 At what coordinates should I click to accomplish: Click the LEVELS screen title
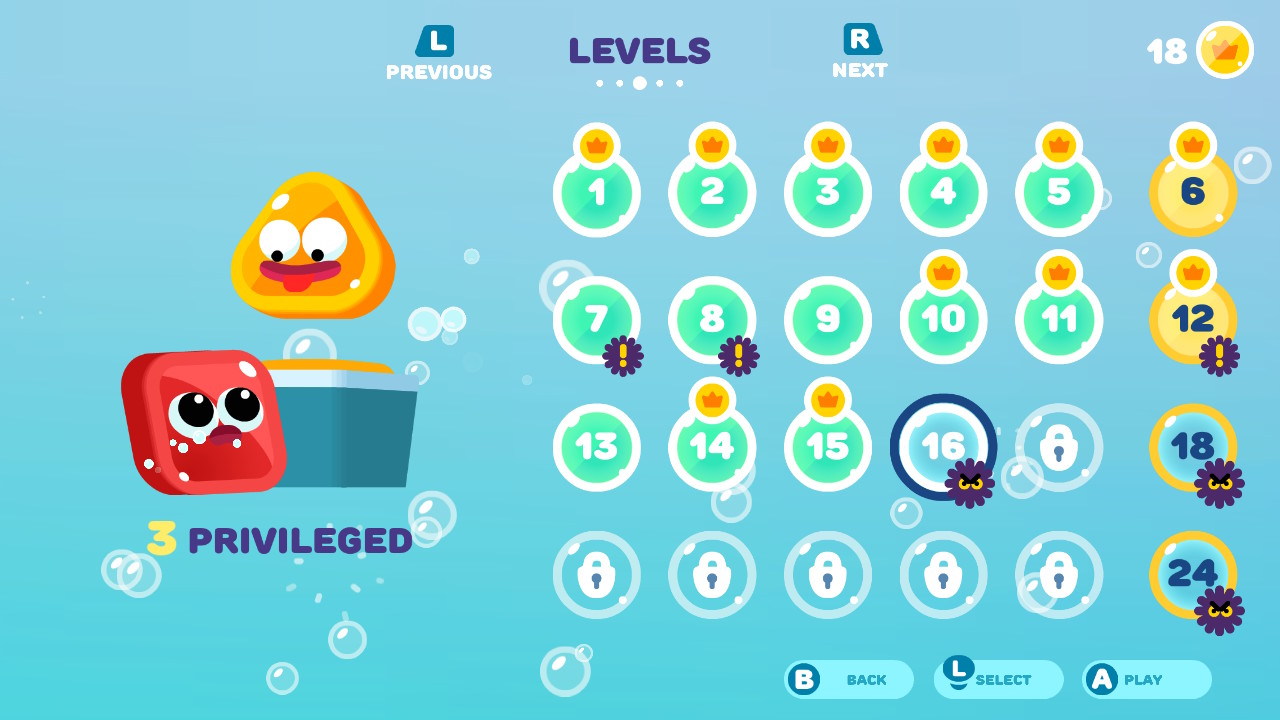click(x=640, y=51)
